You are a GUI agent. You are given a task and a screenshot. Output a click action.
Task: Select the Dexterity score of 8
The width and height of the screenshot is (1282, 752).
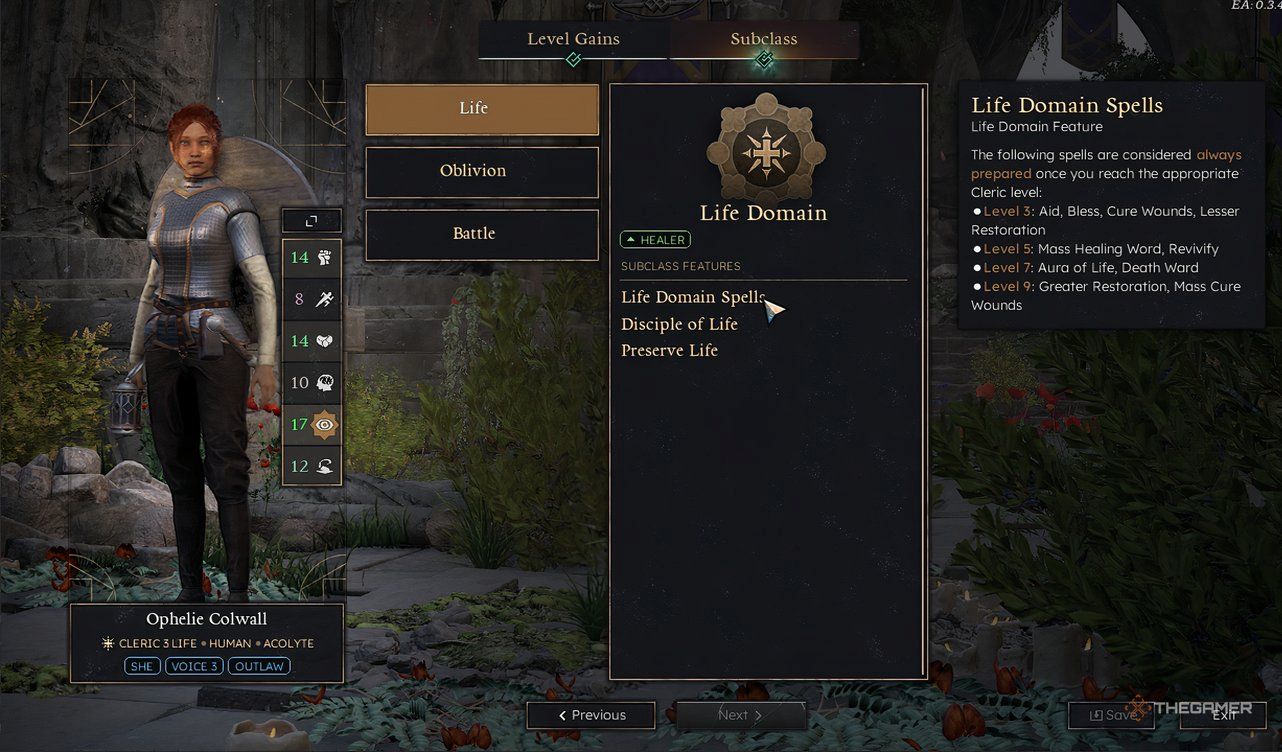pos(311,299)
